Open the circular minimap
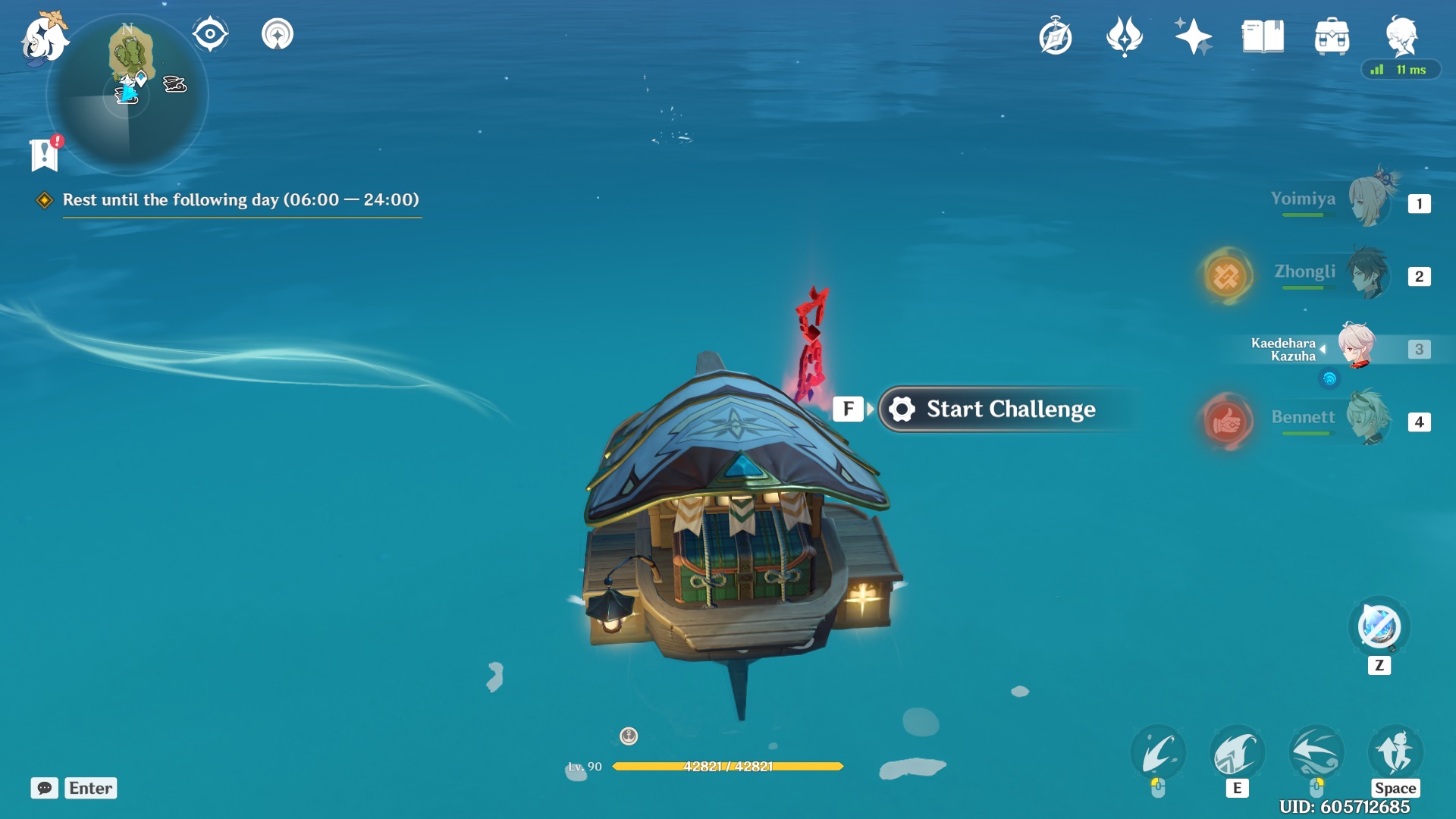This screenshot has width=1456, height=819. (x=127, y=96)
